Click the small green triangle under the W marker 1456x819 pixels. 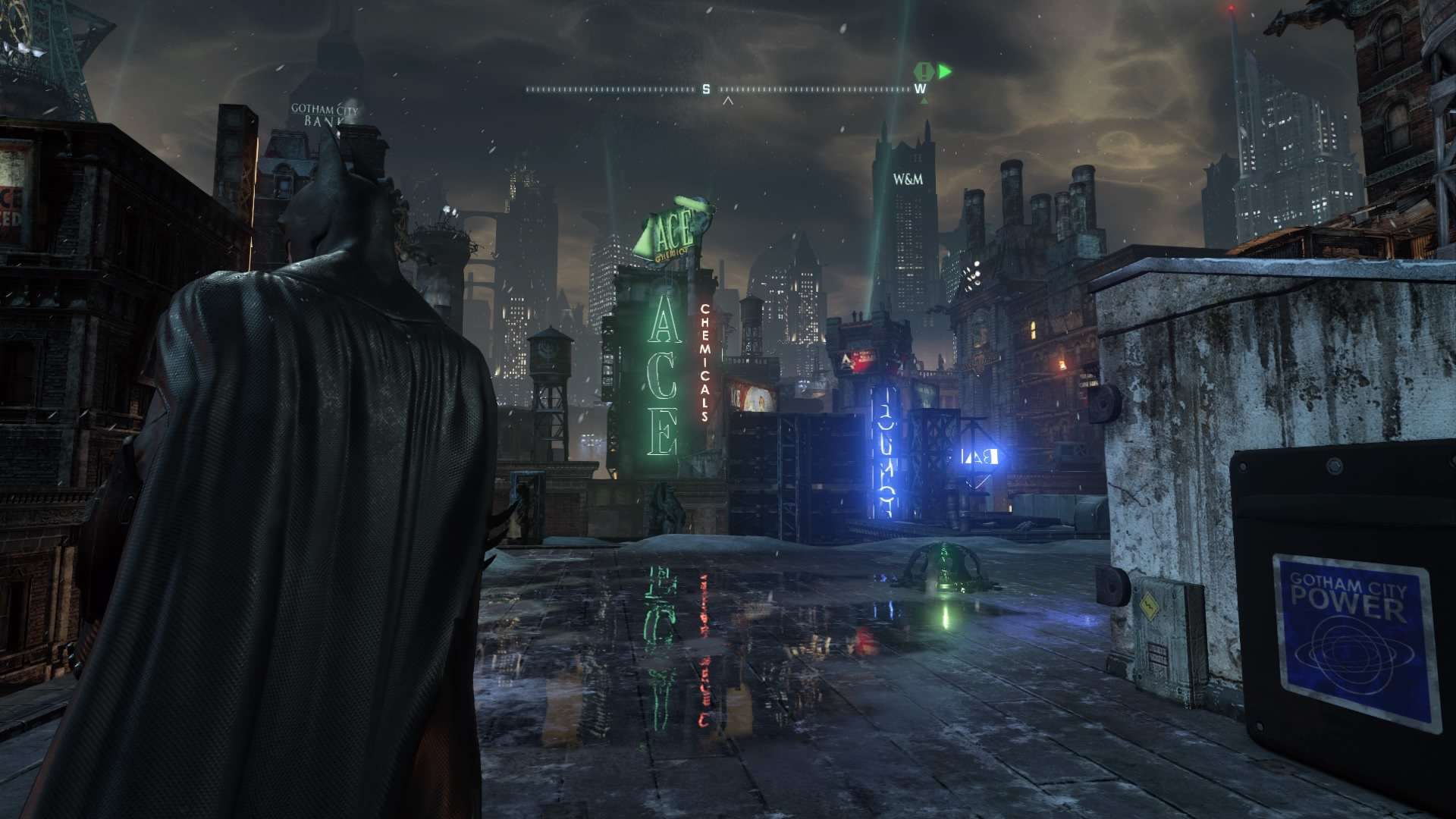tap(924, 101)
